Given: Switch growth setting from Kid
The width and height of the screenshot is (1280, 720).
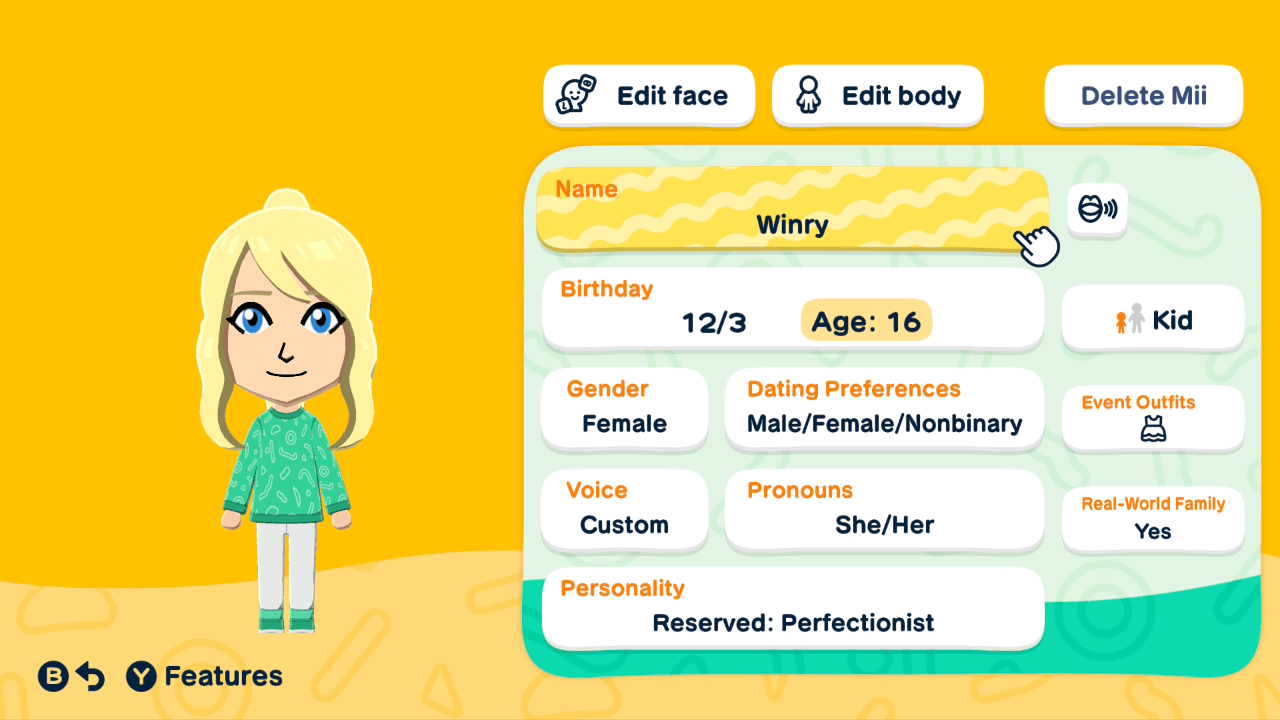Looking at the screenshot, I should pyautogui.click(x=1152, y=318).
